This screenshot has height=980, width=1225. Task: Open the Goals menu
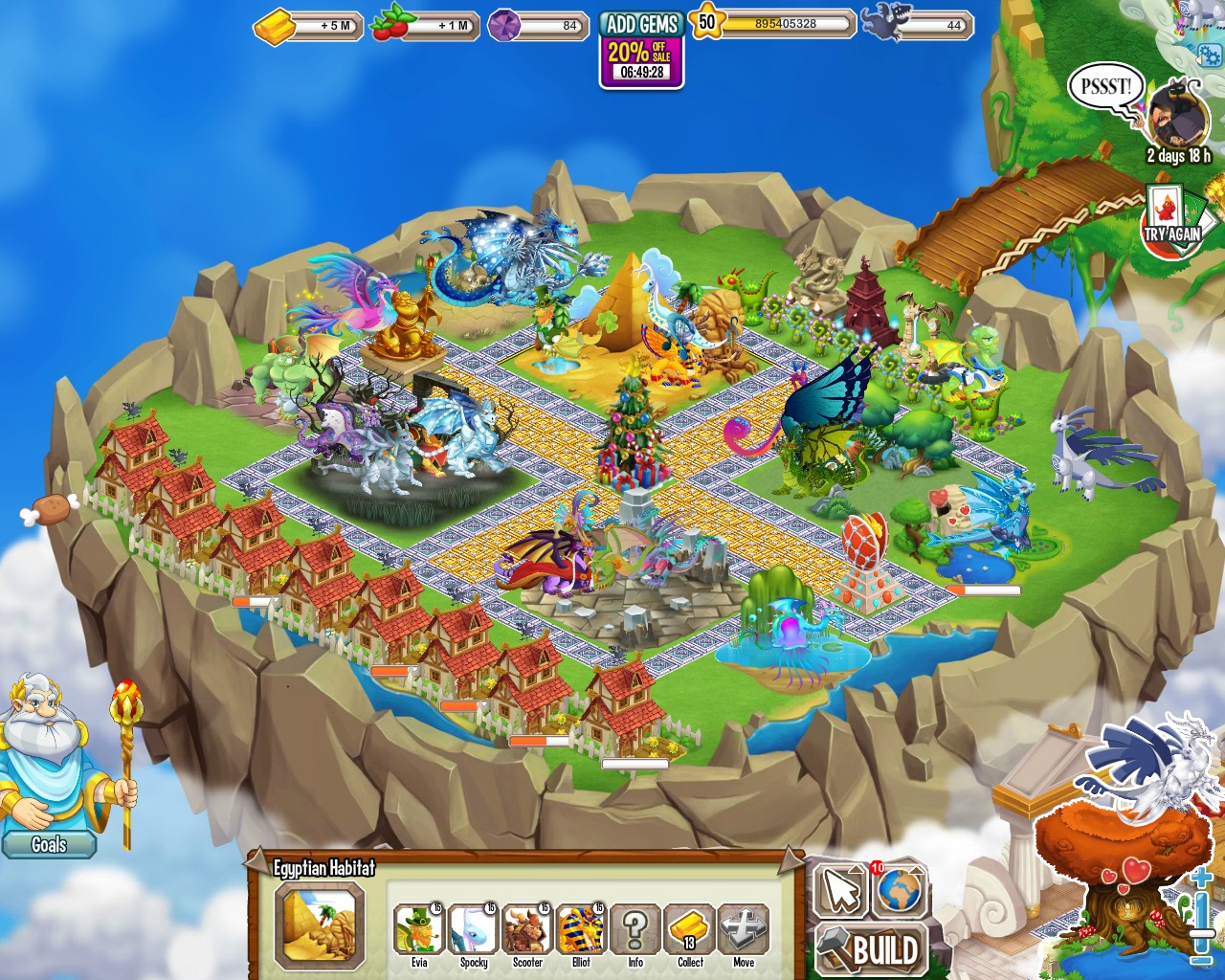[49, 844]
